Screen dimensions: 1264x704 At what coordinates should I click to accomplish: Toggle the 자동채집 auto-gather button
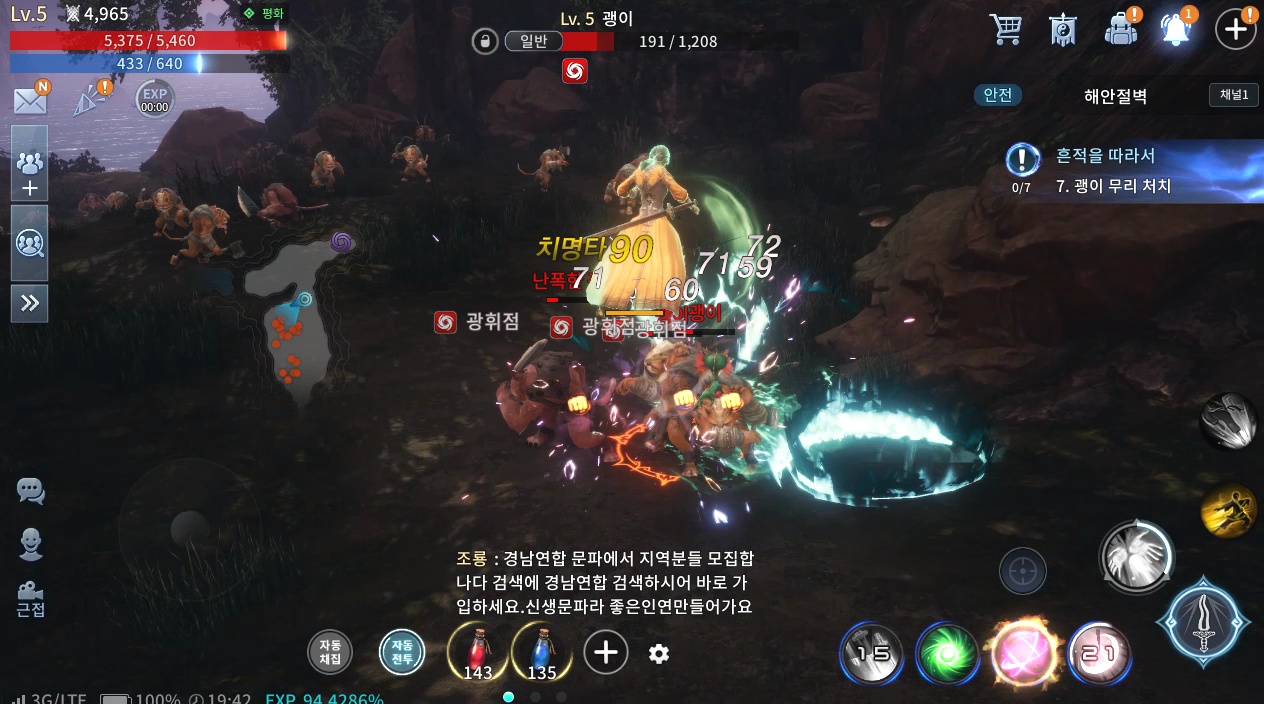tap(330, 653)
